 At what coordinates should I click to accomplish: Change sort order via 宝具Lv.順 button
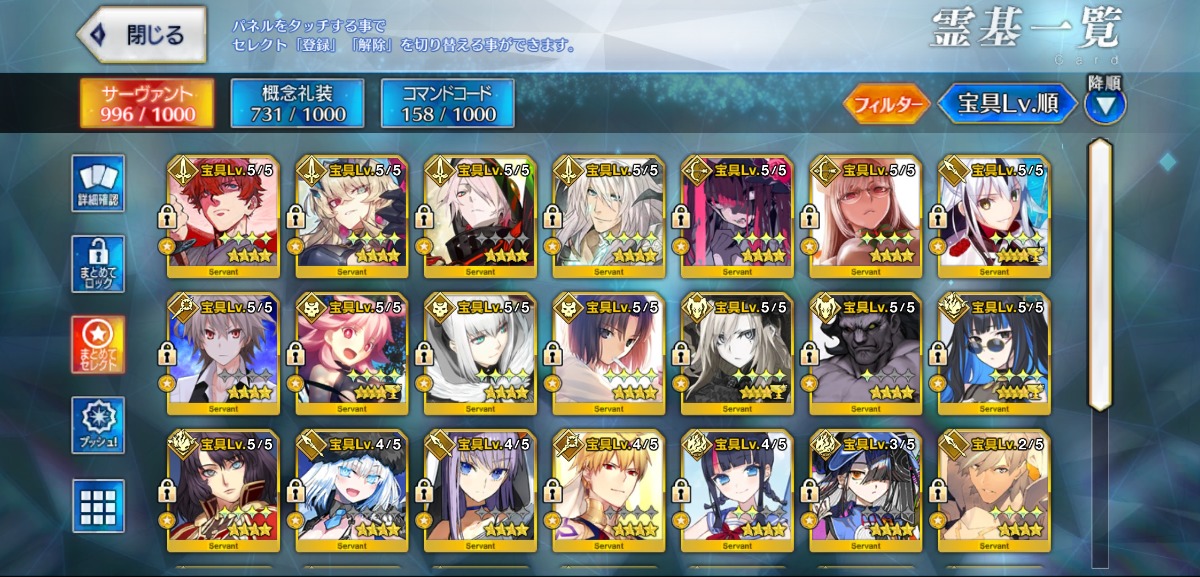click(x=1007, y=103)
